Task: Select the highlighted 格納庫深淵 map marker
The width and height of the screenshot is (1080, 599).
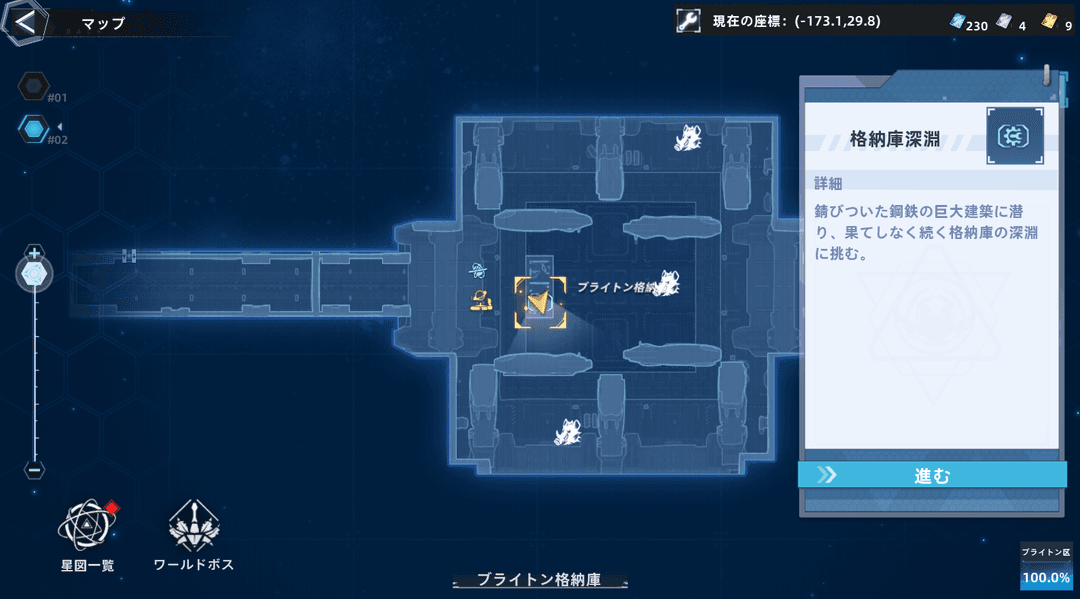Action: coord(540,302)
